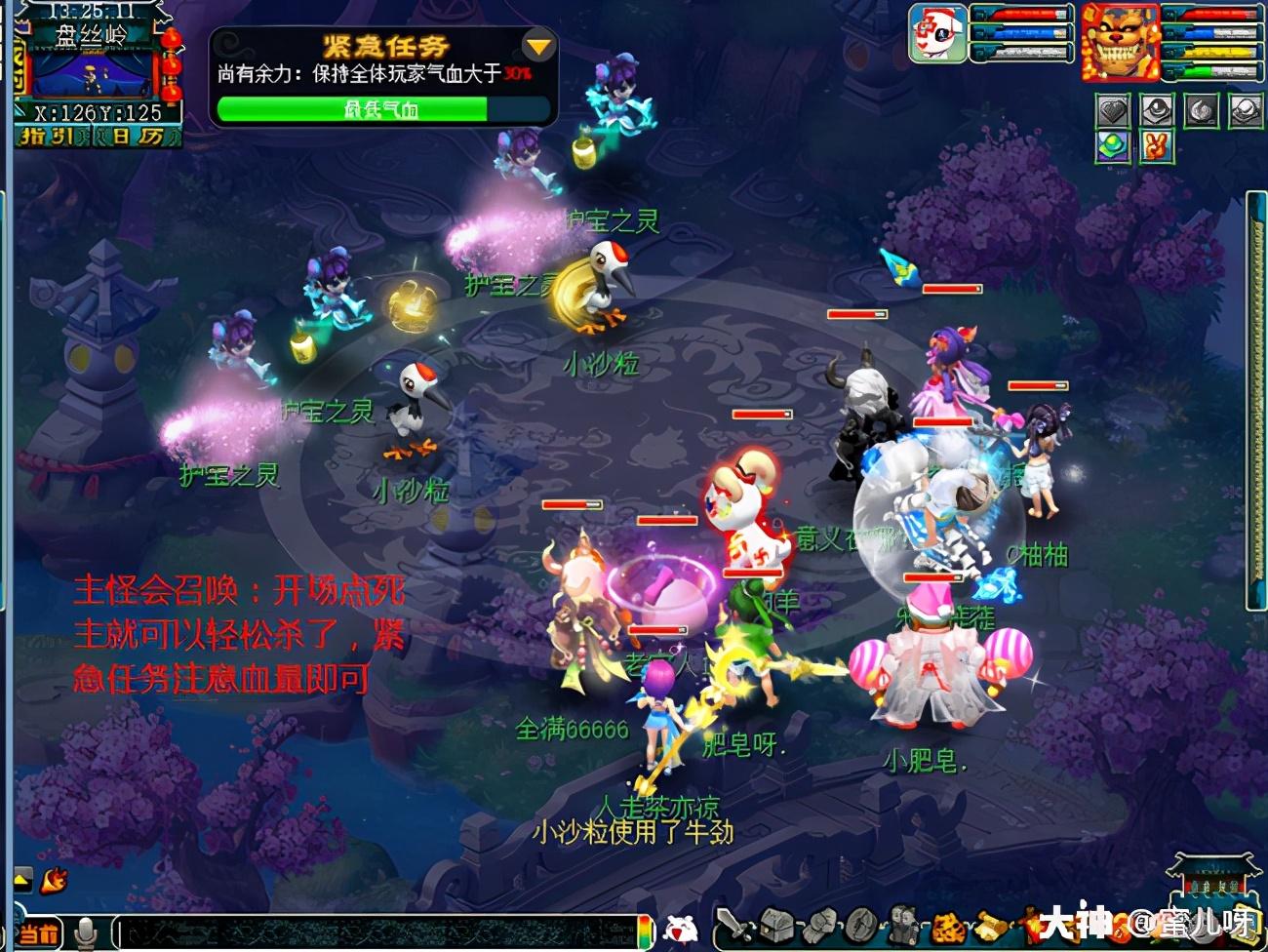Click the grey swirl buff icon

tap(1202, 111)
